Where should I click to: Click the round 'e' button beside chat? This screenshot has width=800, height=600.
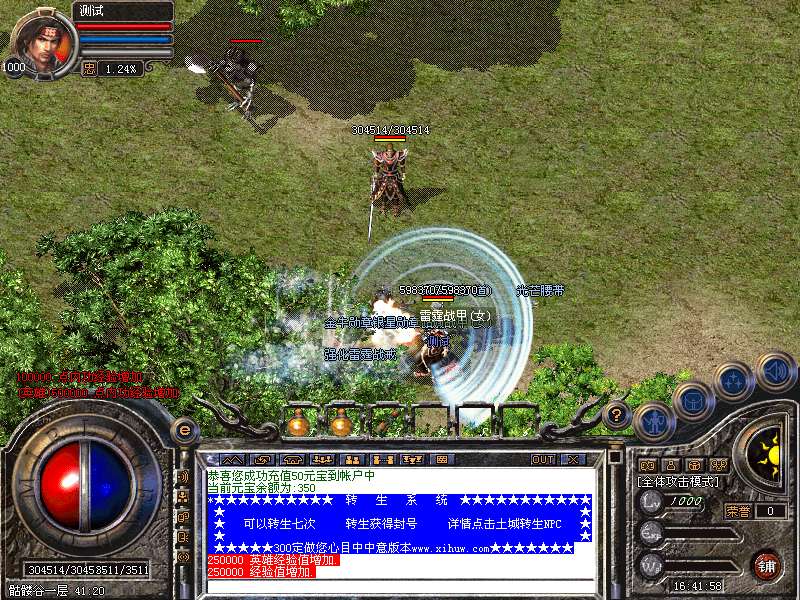(184, 431)
